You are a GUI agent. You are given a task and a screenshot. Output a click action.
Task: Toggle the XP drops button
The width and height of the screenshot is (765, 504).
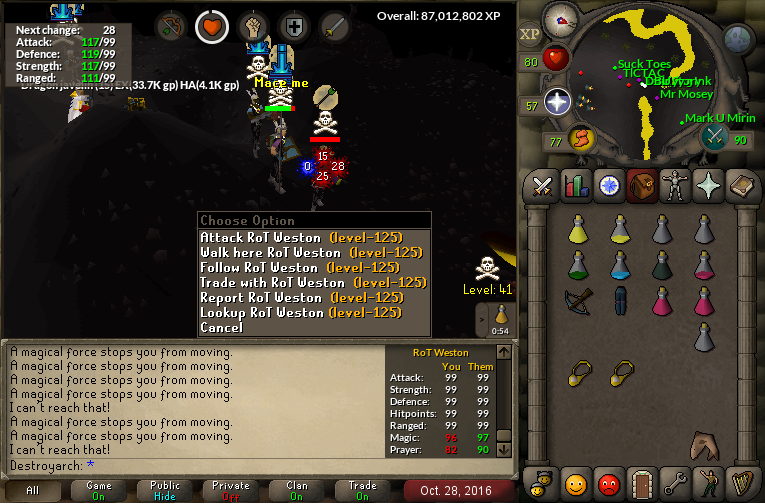[529, 34]
